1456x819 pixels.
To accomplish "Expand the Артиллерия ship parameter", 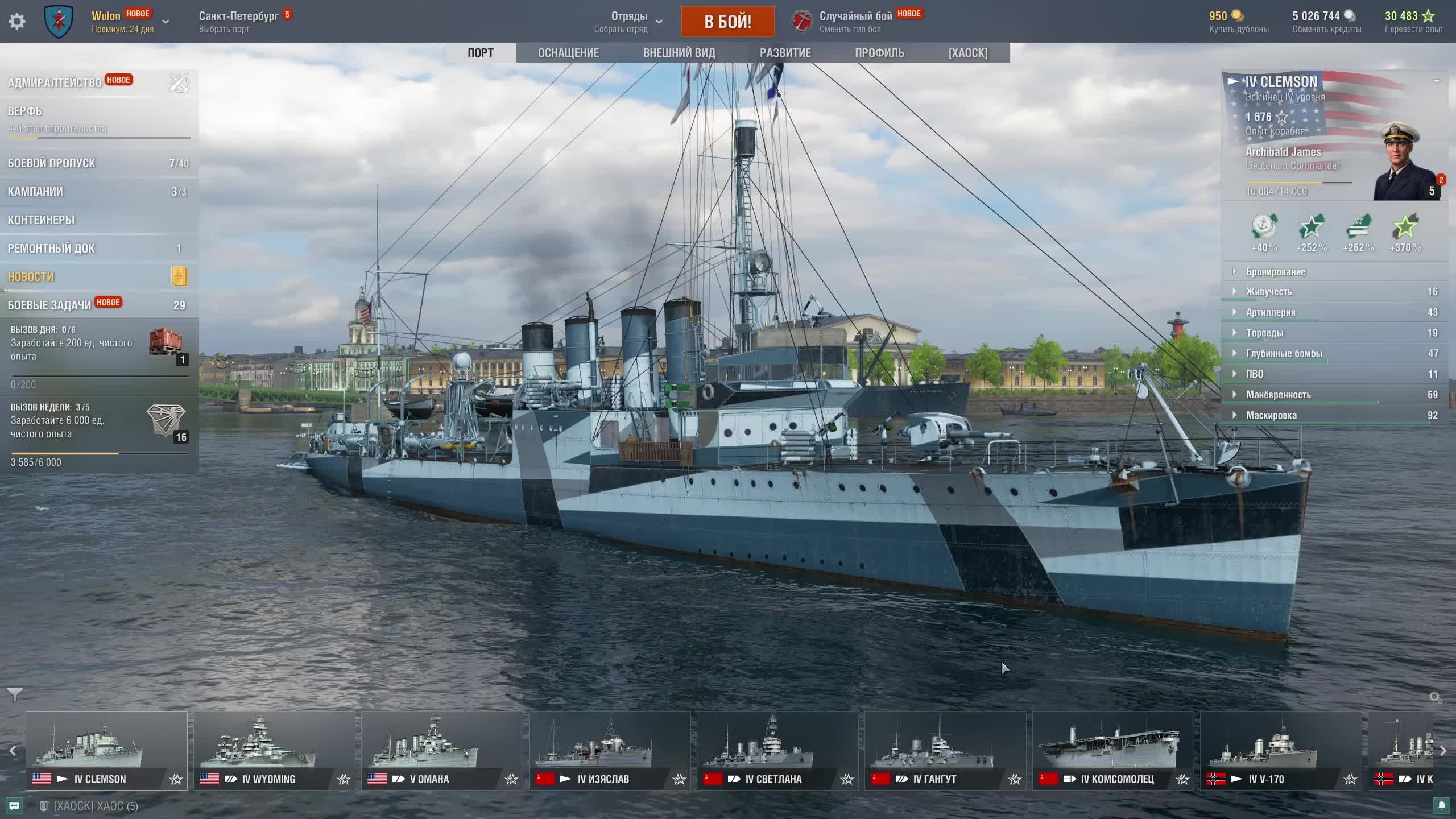I will pos(1271,312).
